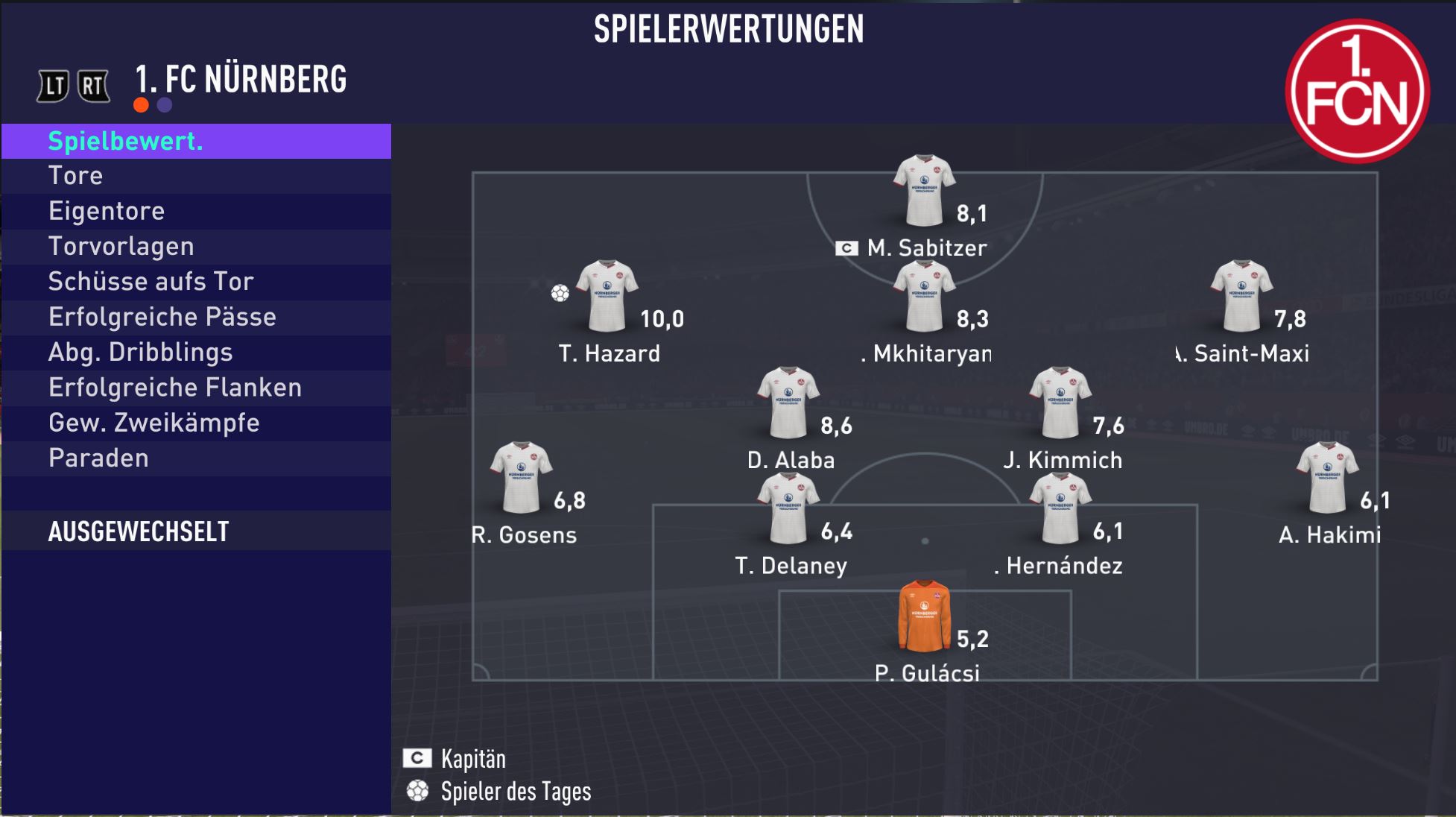Screen dimensions: 1456x817
Task: Select T. Delaney on the pitch
Action: point(788,508)
